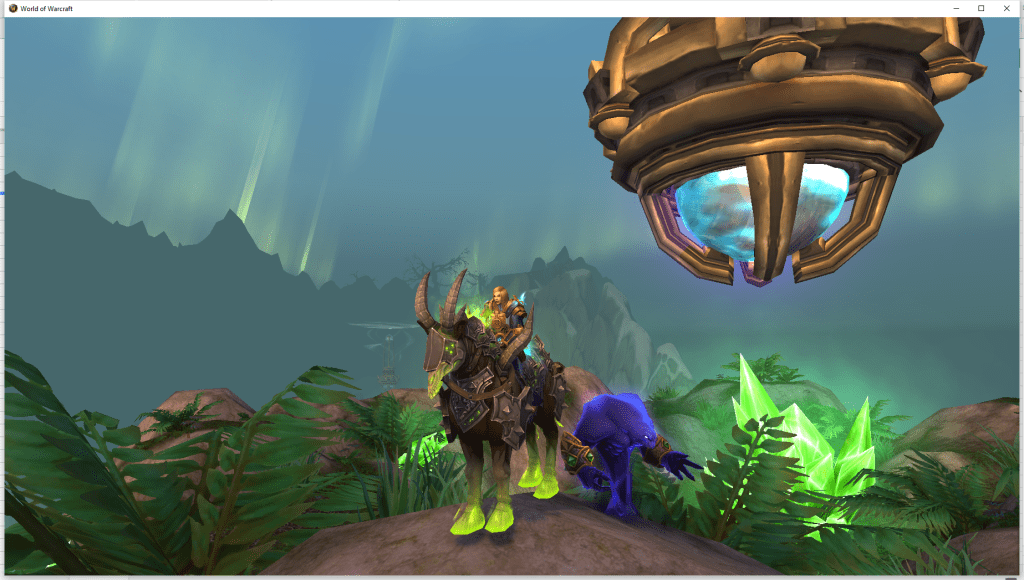Close the World of Warcraft window
This screenshot has height=580, width=1024.
[x=1007, y=8]
